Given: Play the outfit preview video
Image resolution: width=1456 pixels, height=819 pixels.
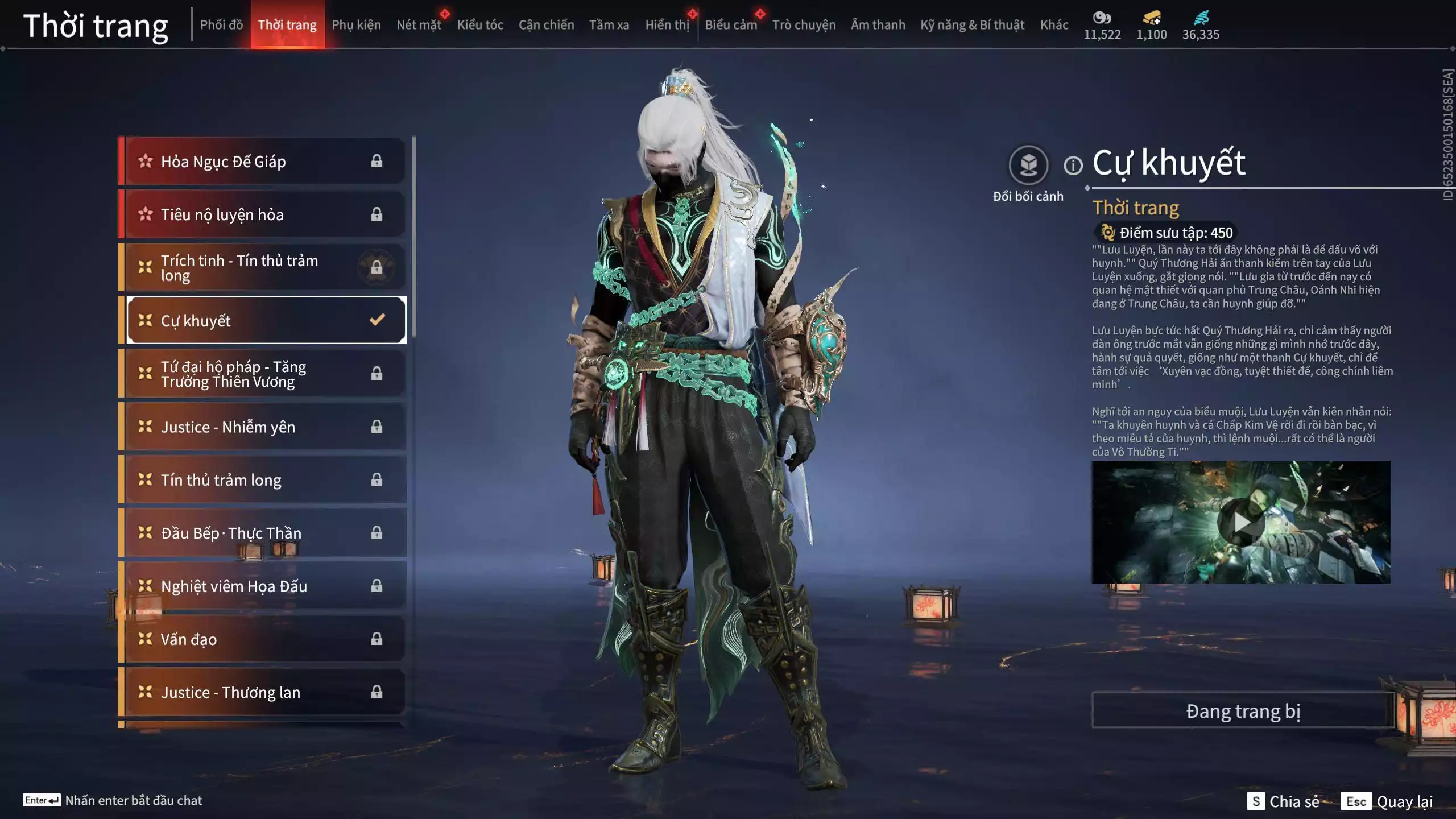Looking at the screenshot, I should tap(1241, 522).
